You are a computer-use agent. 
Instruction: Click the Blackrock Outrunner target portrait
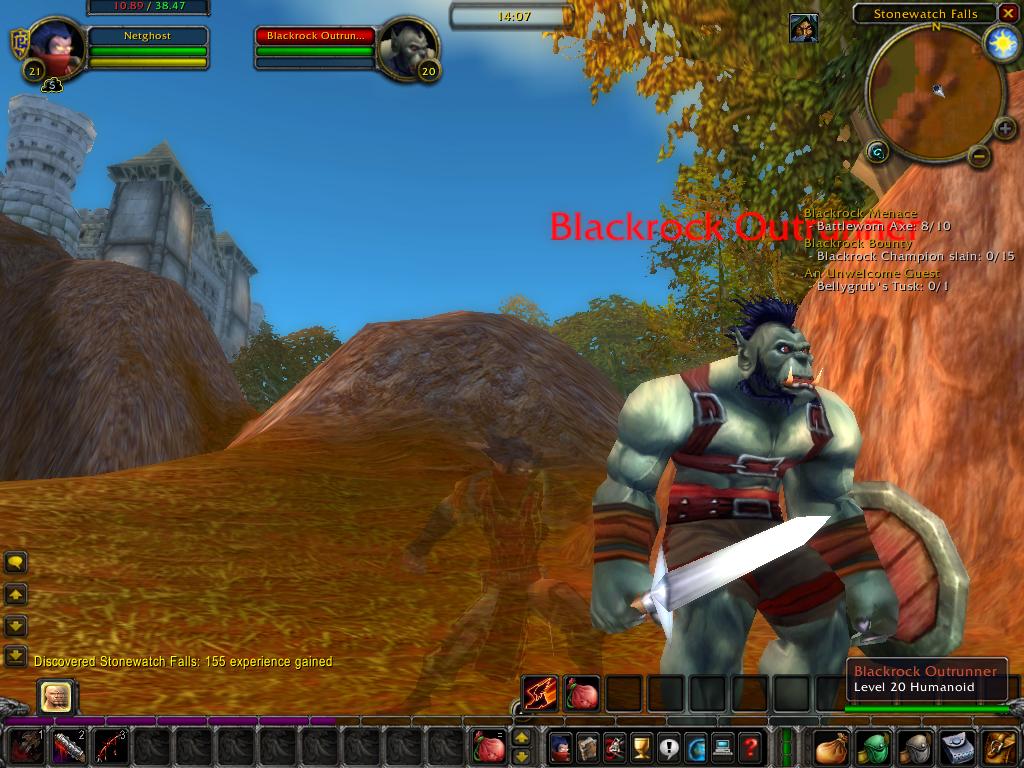409,47
